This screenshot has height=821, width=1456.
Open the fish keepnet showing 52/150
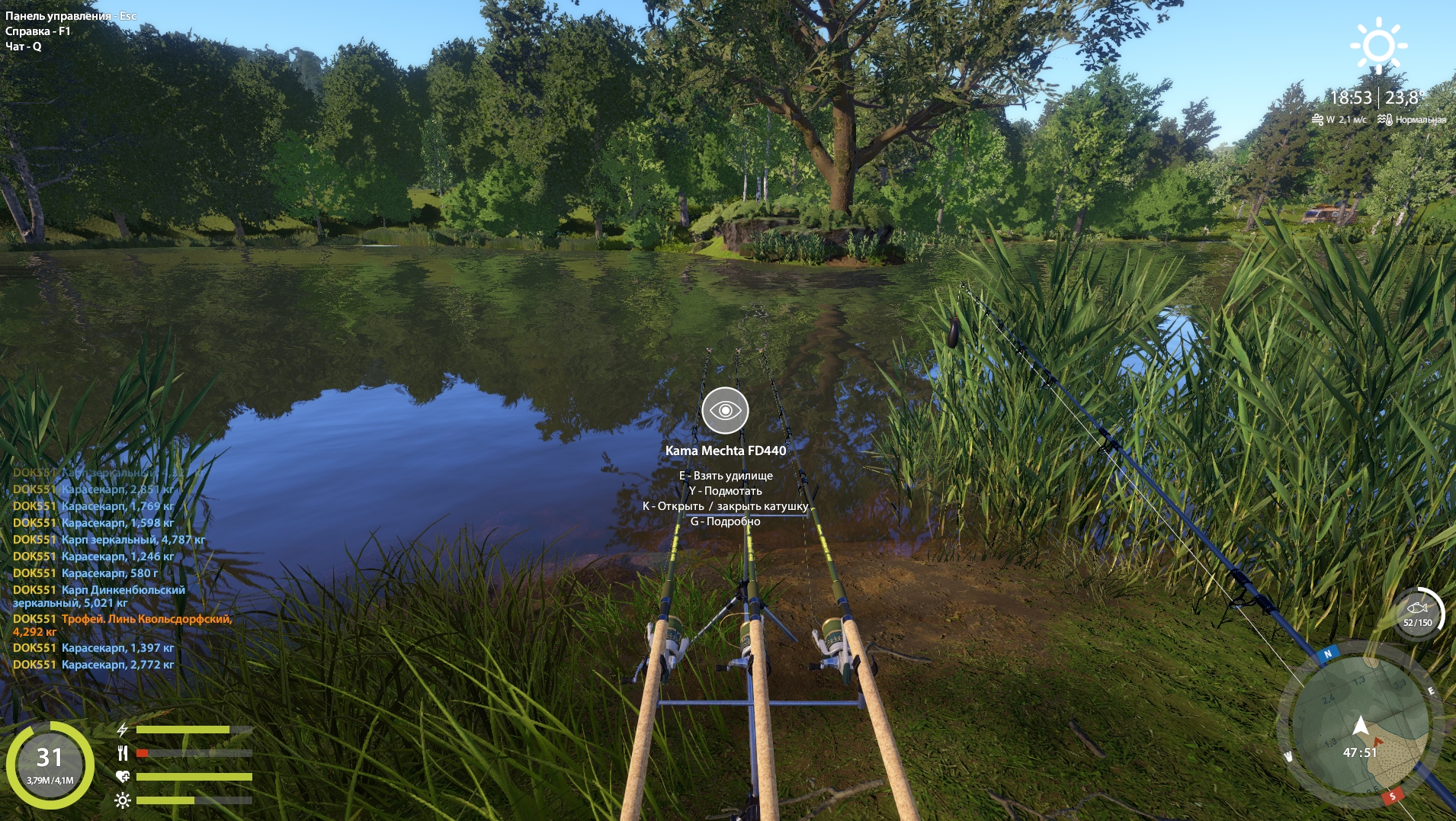click(1417, 613)
